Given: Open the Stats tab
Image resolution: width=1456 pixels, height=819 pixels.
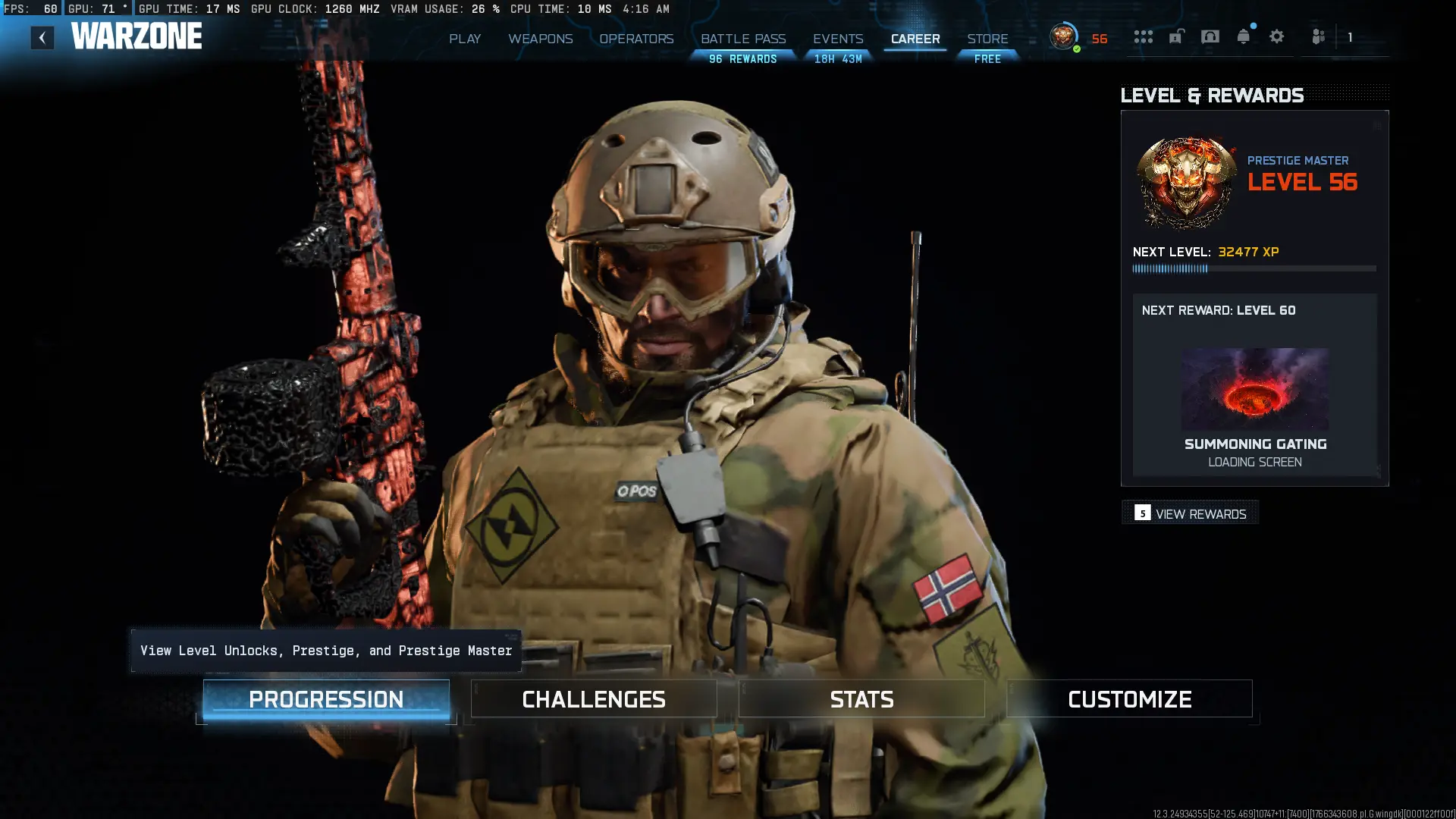Looking at the screenshot, I should point(861,698).
